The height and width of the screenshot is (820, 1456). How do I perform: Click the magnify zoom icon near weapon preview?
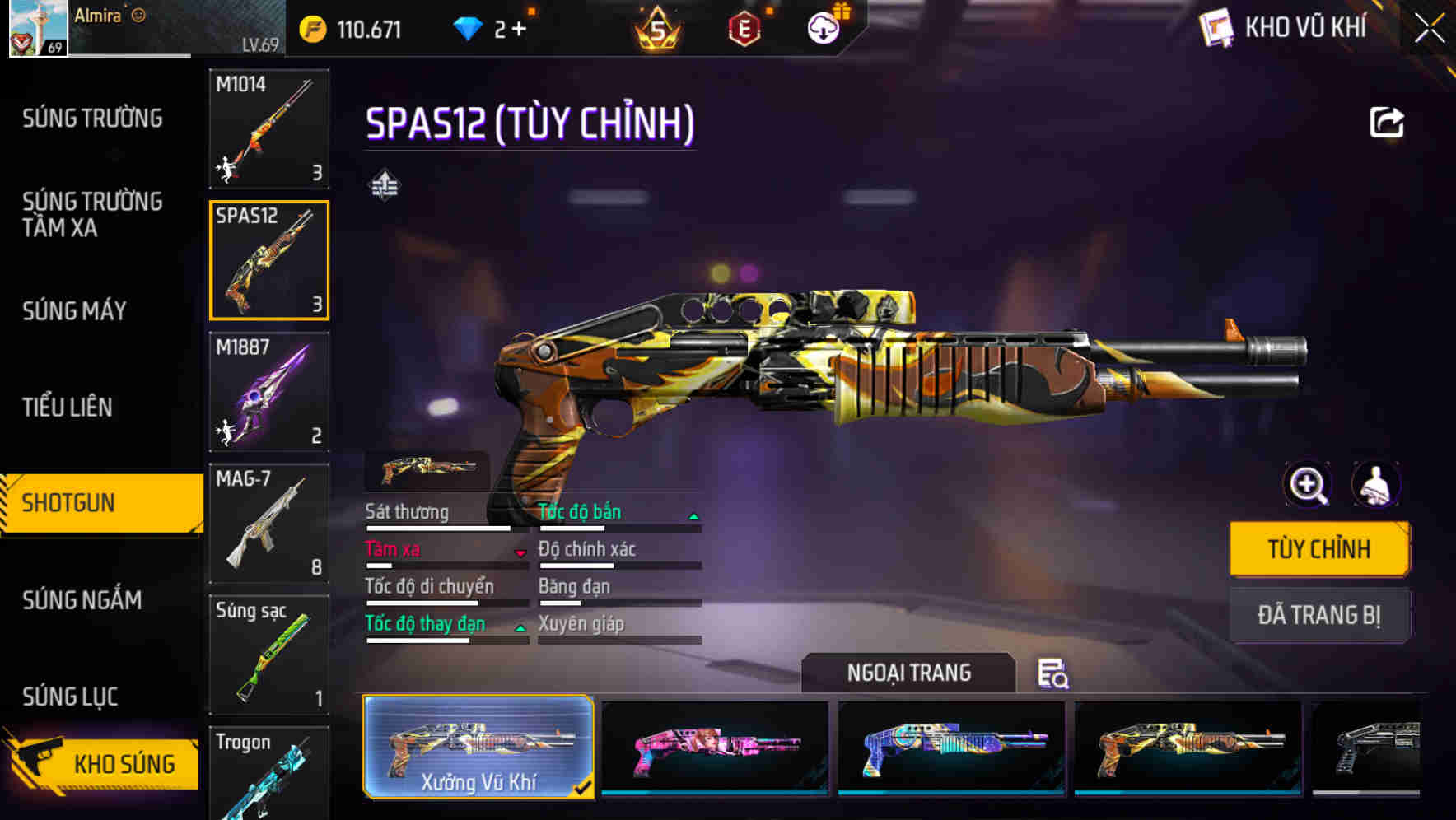1306,485
